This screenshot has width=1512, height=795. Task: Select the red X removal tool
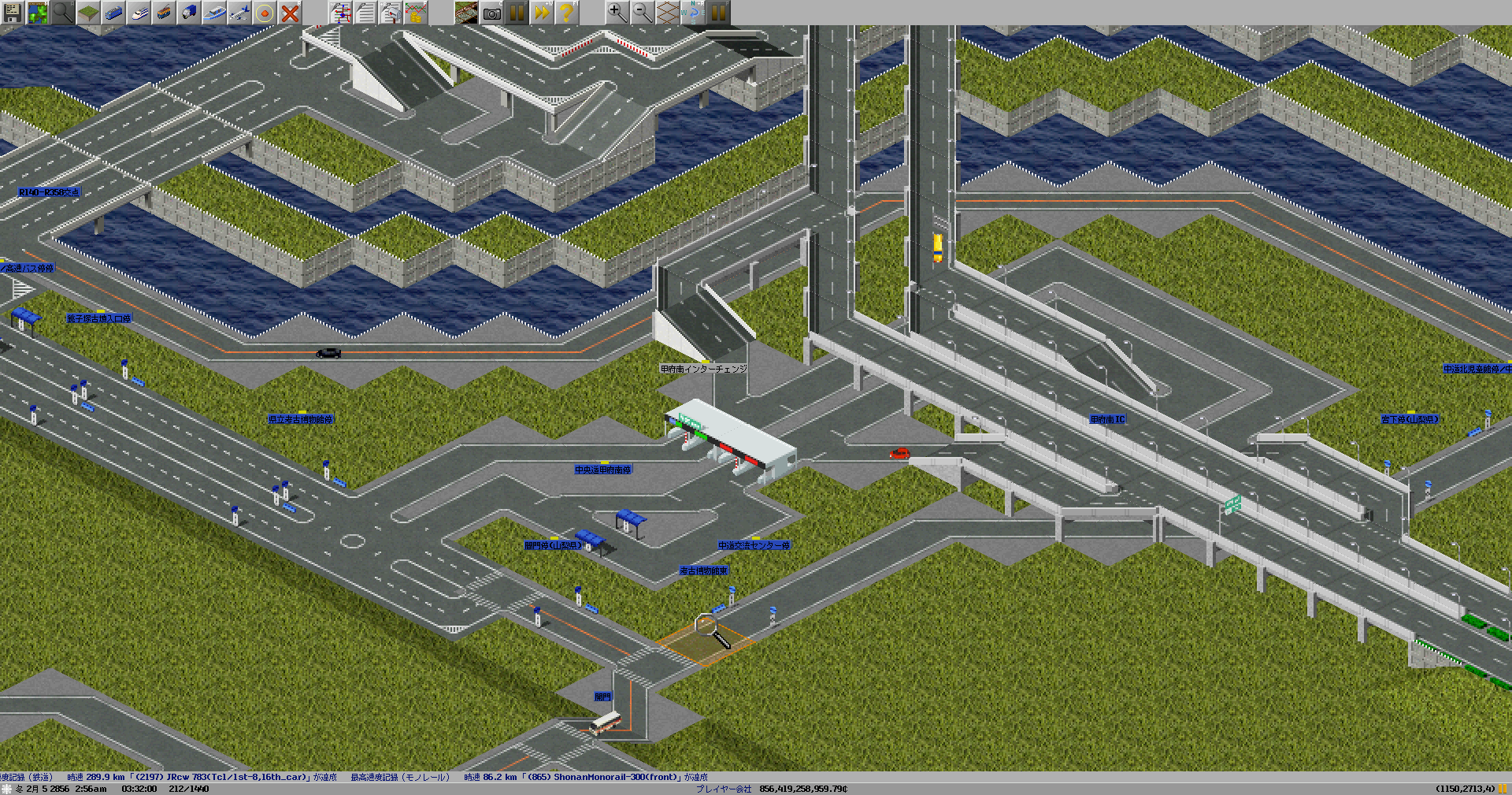[x=290, y=13]
